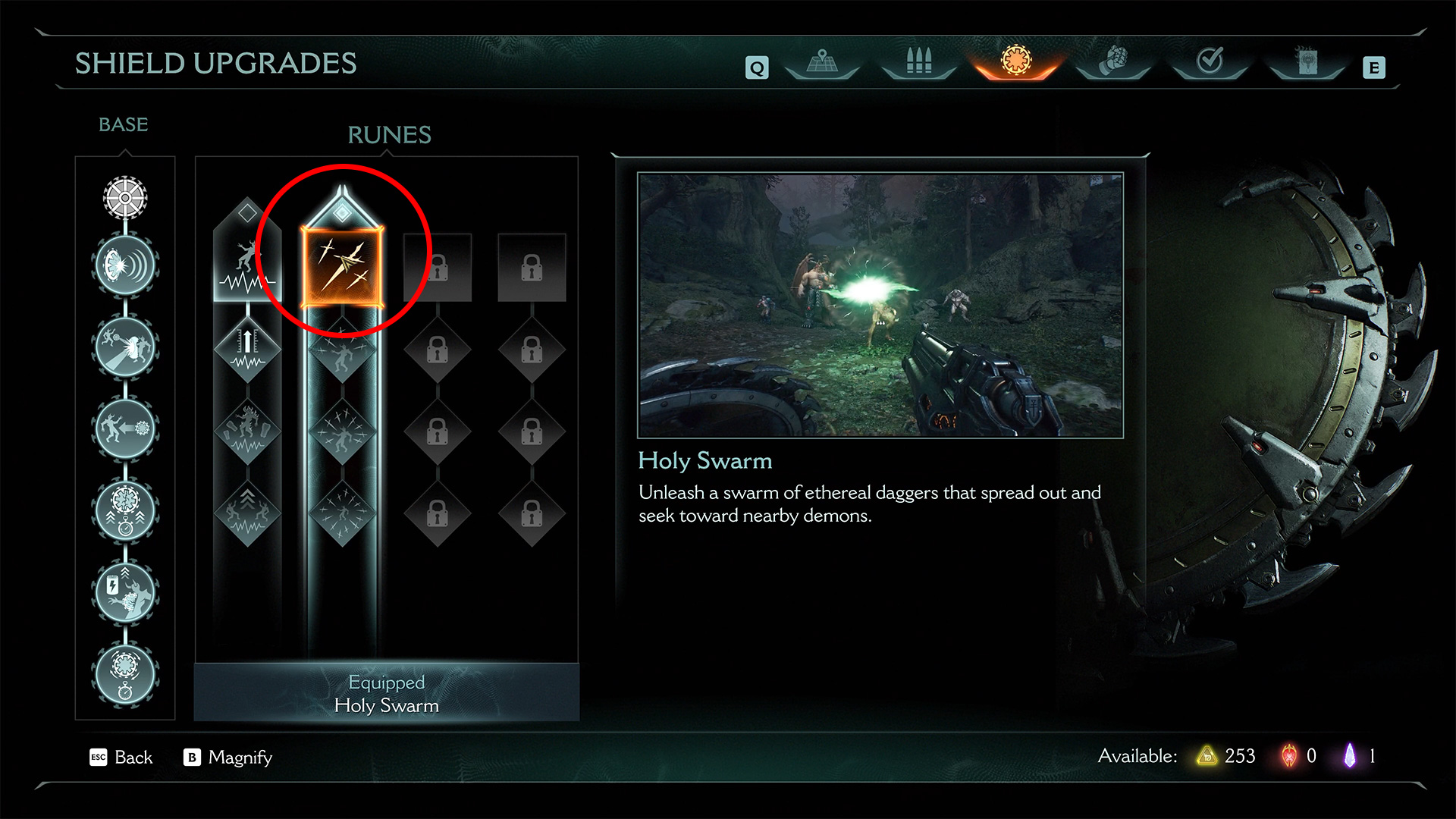The image size is (1456, 819).
Task: Open the checkmark challenges tab
Action: [1210, 62]
